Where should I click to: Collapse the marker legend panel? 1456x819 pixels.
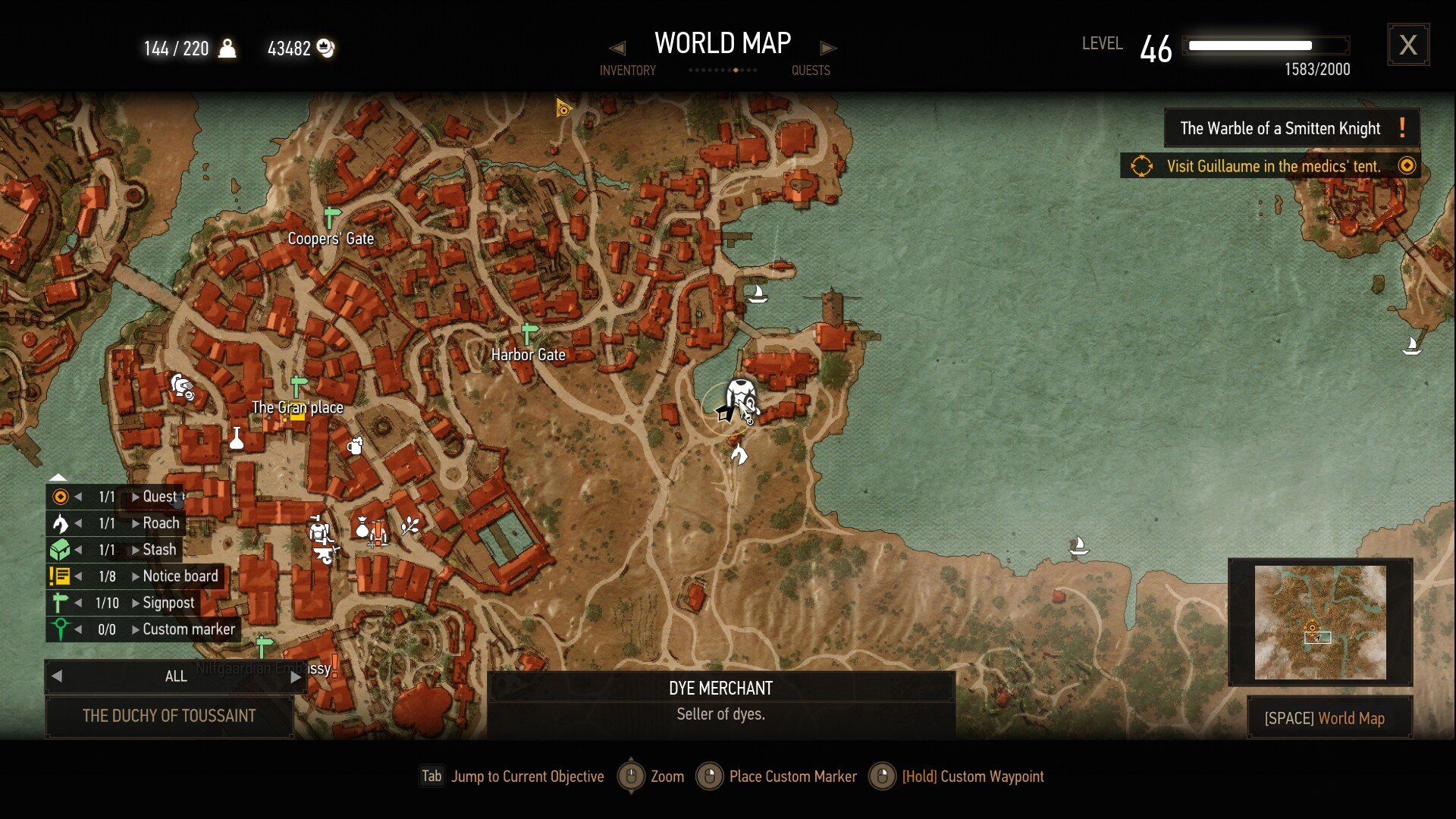click(x=57, y=478)
